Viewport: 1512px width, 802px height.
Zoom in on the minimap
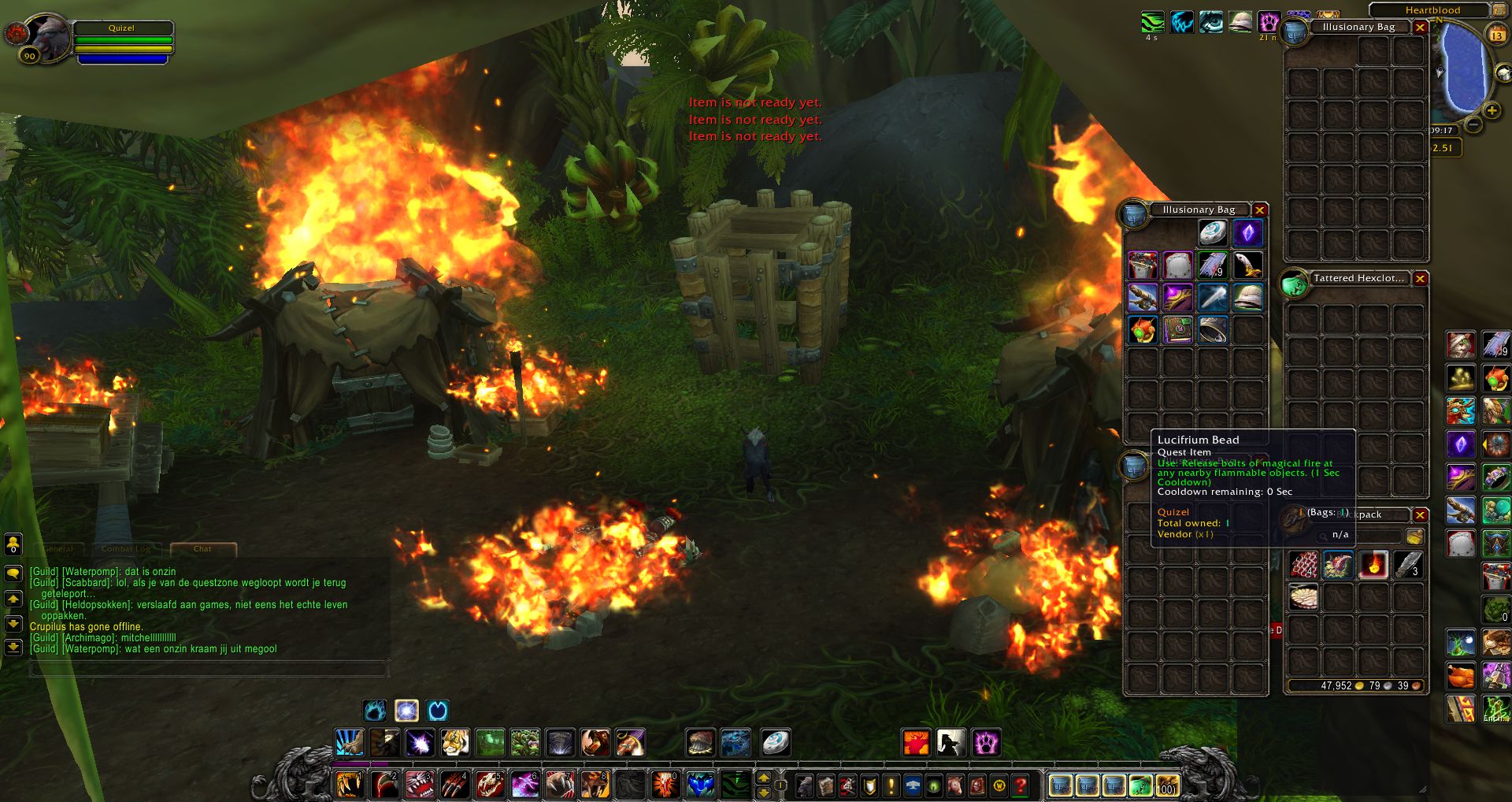(x=1492, y=111)
